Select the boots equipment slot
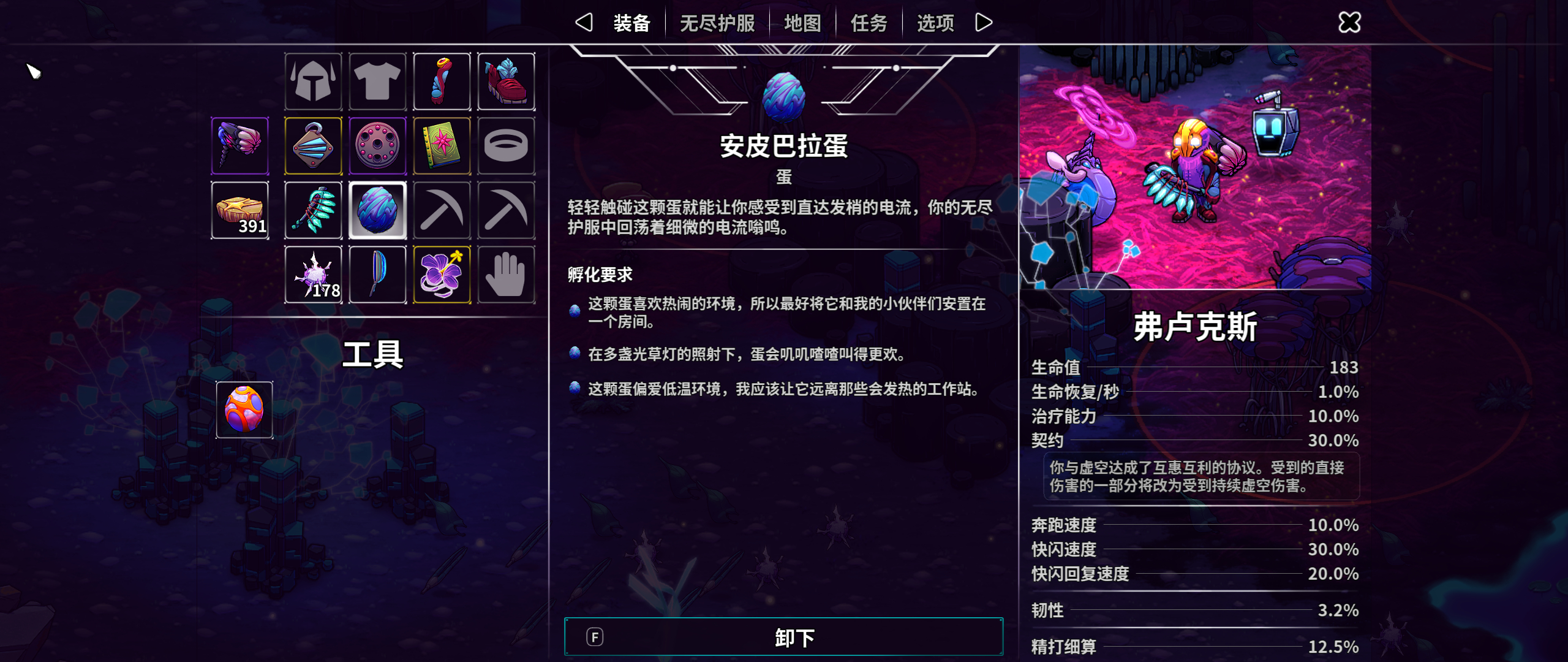This screenshot has width=1568, height=662. (507, 82)
